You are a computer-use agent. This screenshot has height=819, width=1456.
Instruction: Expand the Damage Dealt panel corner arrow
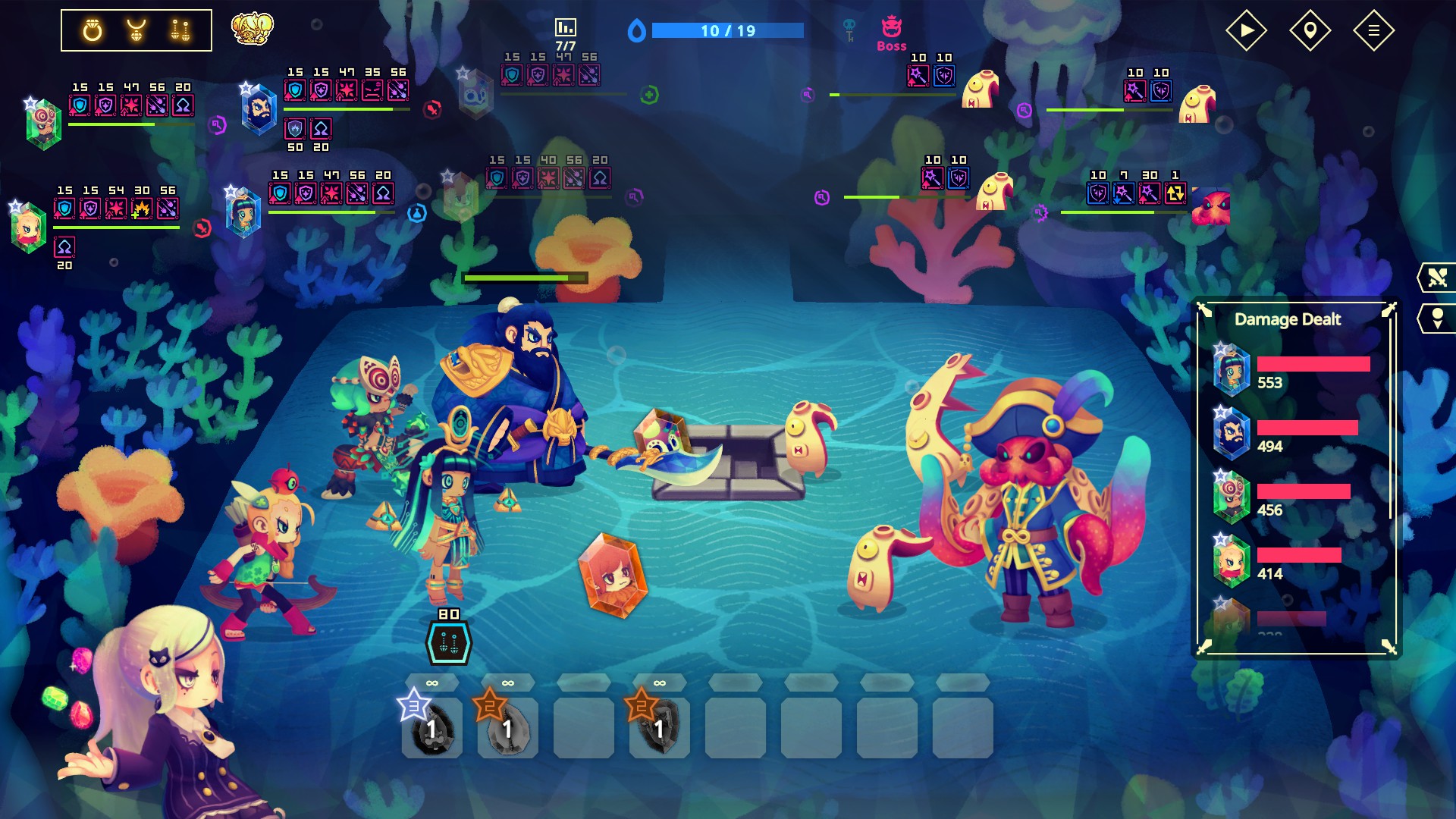1389,309
